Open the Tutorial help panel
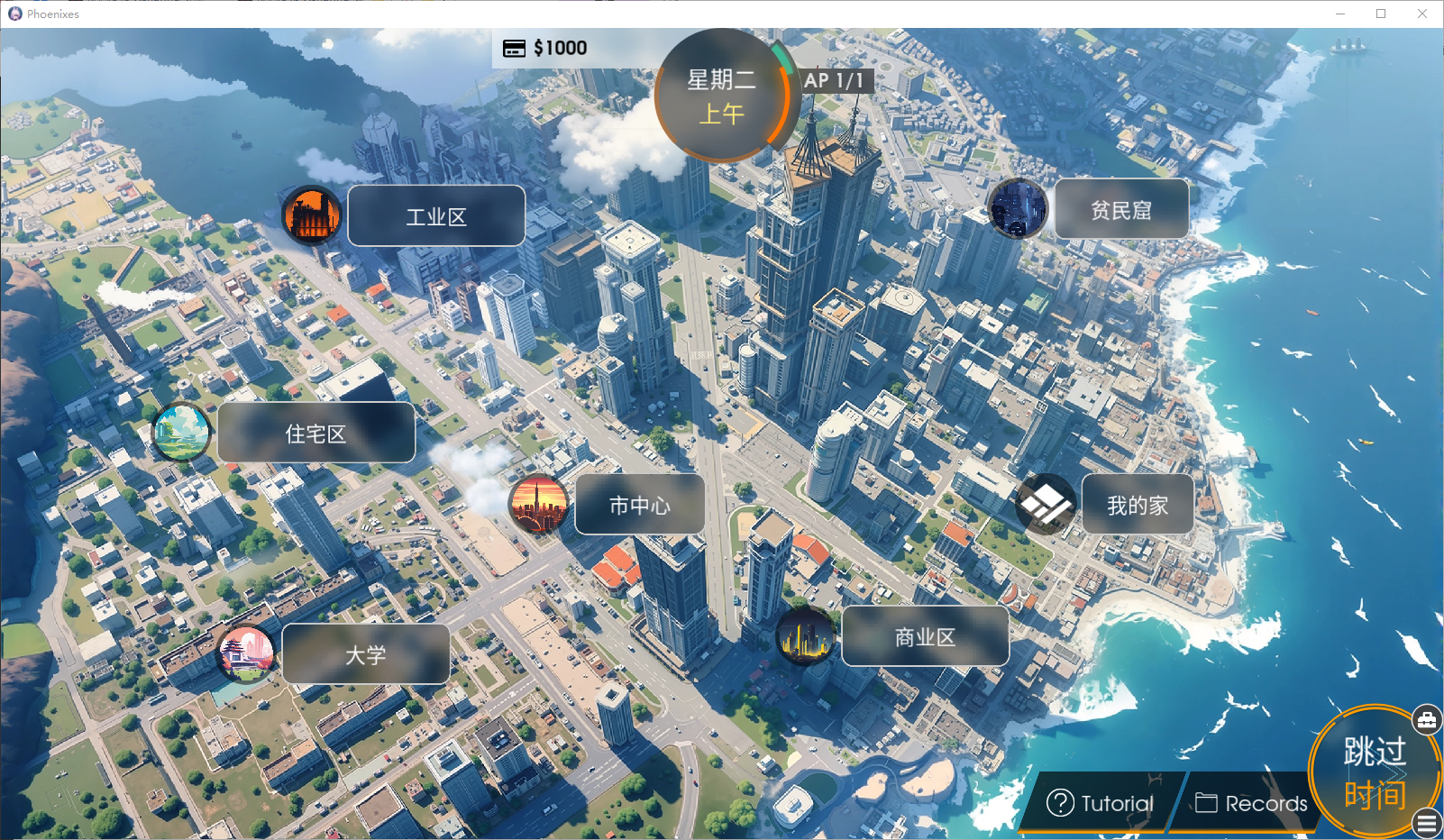 (x=1100, y=802)
